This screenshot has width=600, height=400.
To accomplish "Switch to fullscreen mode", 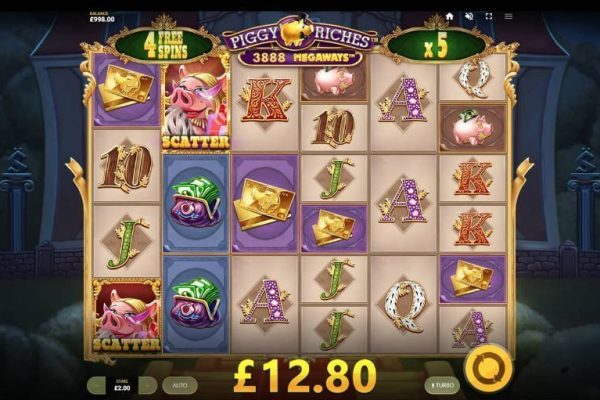I will [x=489, y=17].
